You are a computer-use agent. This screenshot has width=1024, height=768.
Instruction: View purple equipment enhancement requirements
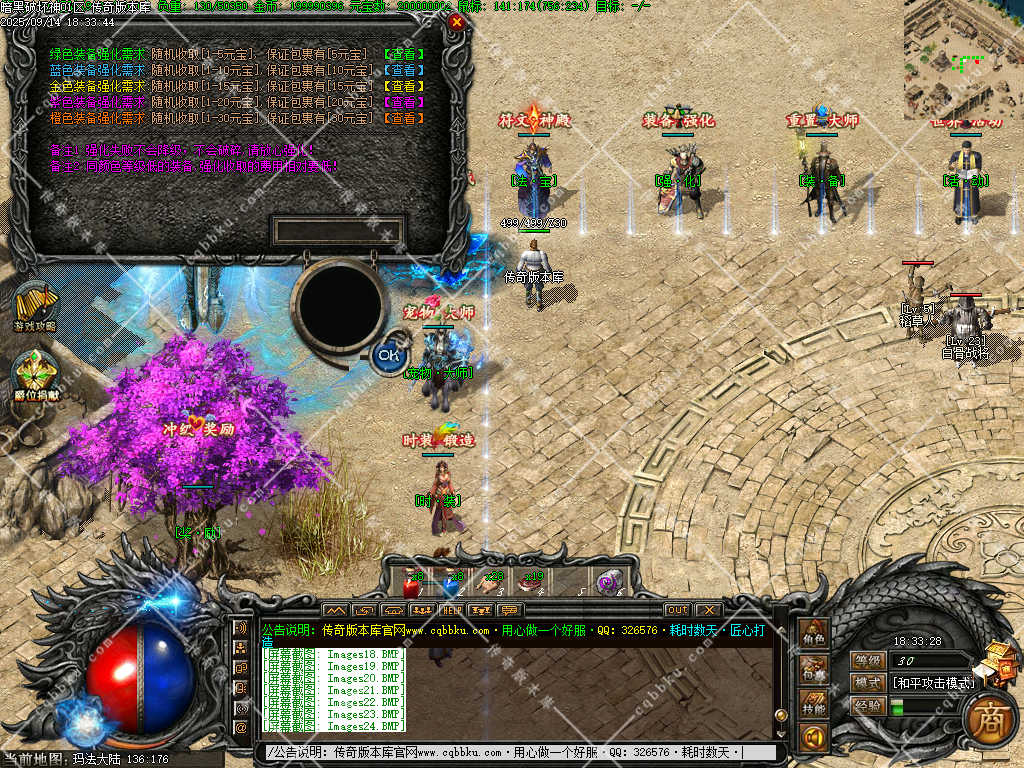[x=404, y=102]
